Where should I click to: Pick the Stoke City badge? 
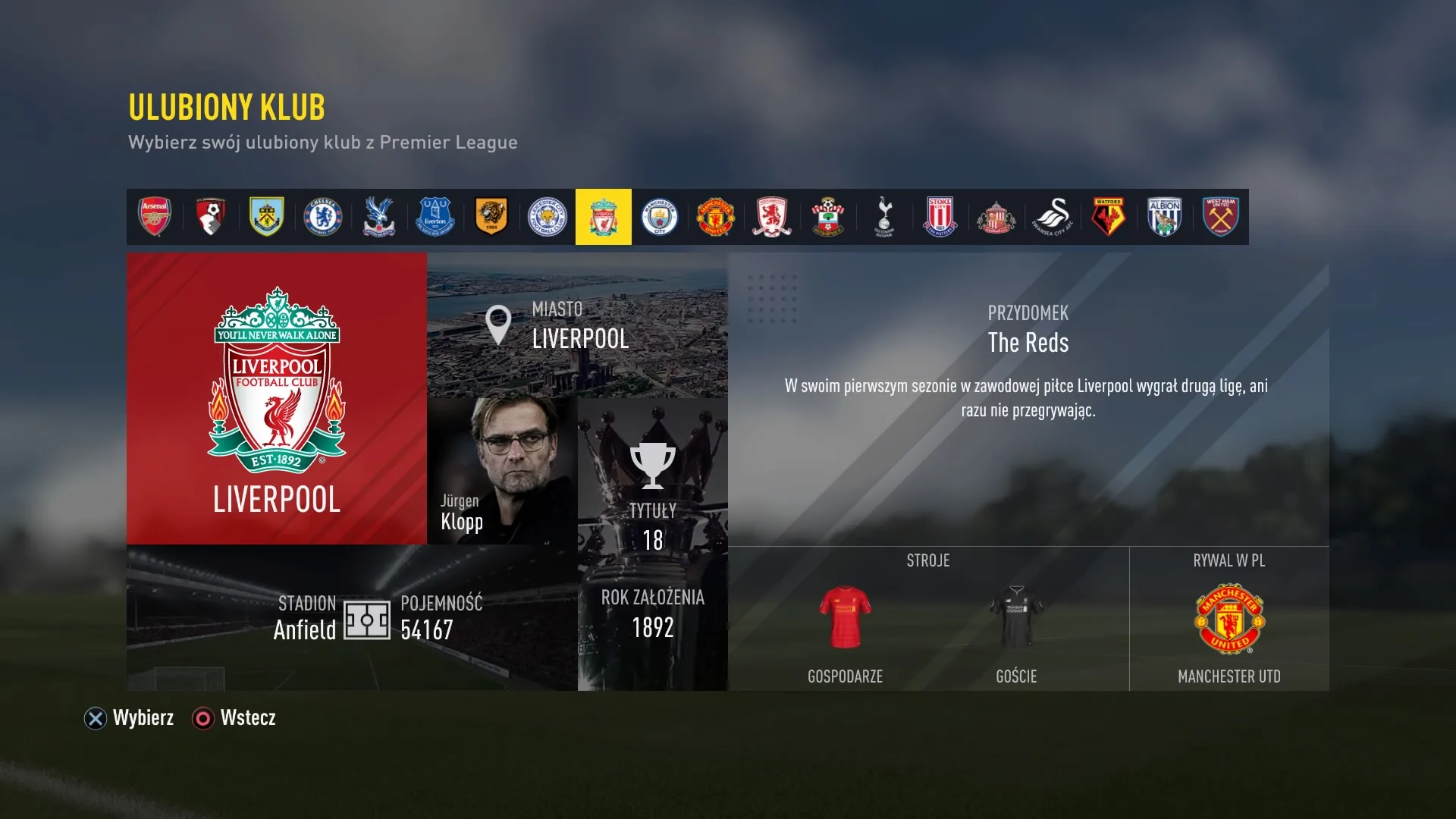940,217
